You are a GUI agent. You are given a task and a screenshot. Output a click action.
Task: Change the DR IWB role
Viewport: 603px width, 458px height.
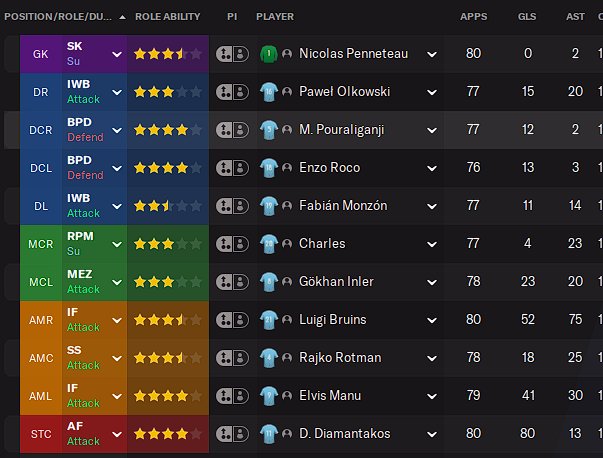pyautogui.click(x=117, y=92)
